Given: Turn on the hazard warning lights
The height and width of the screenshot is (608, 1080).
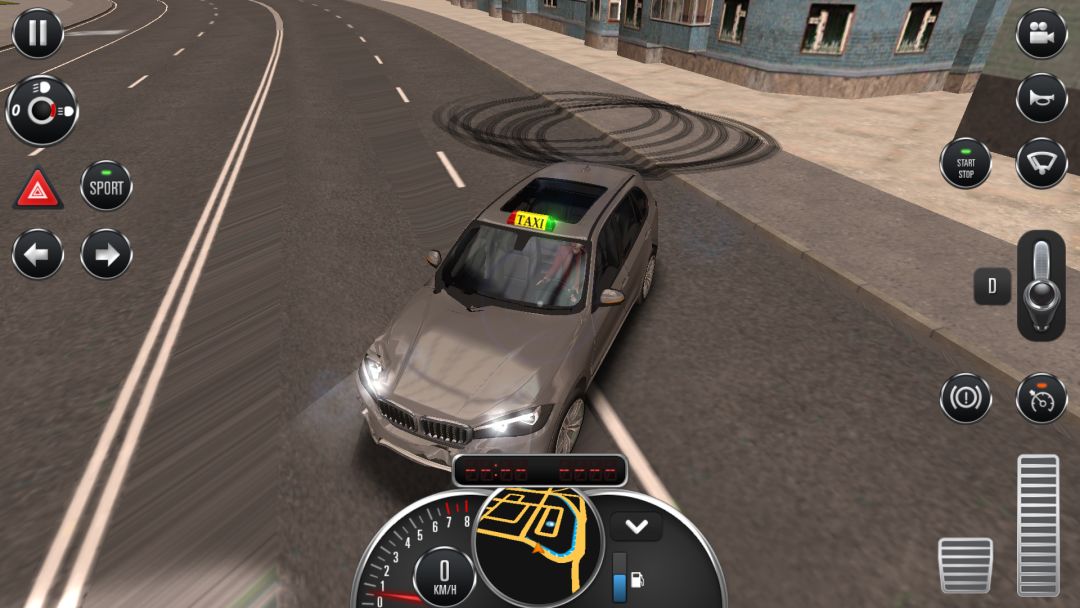Looking at the screenshot, I should pos(37,187).
